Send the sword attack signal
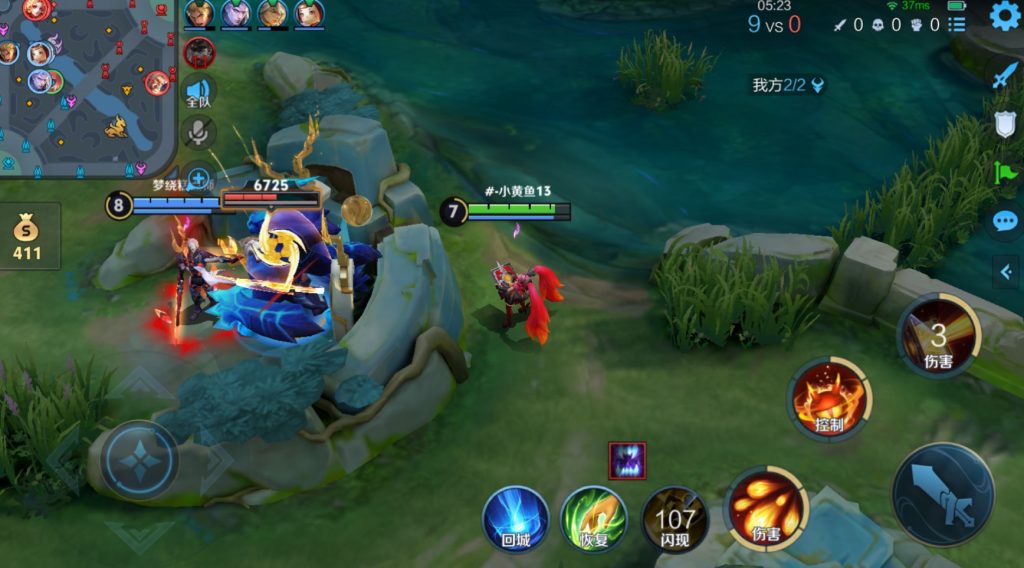 [x=1004, y=76]
